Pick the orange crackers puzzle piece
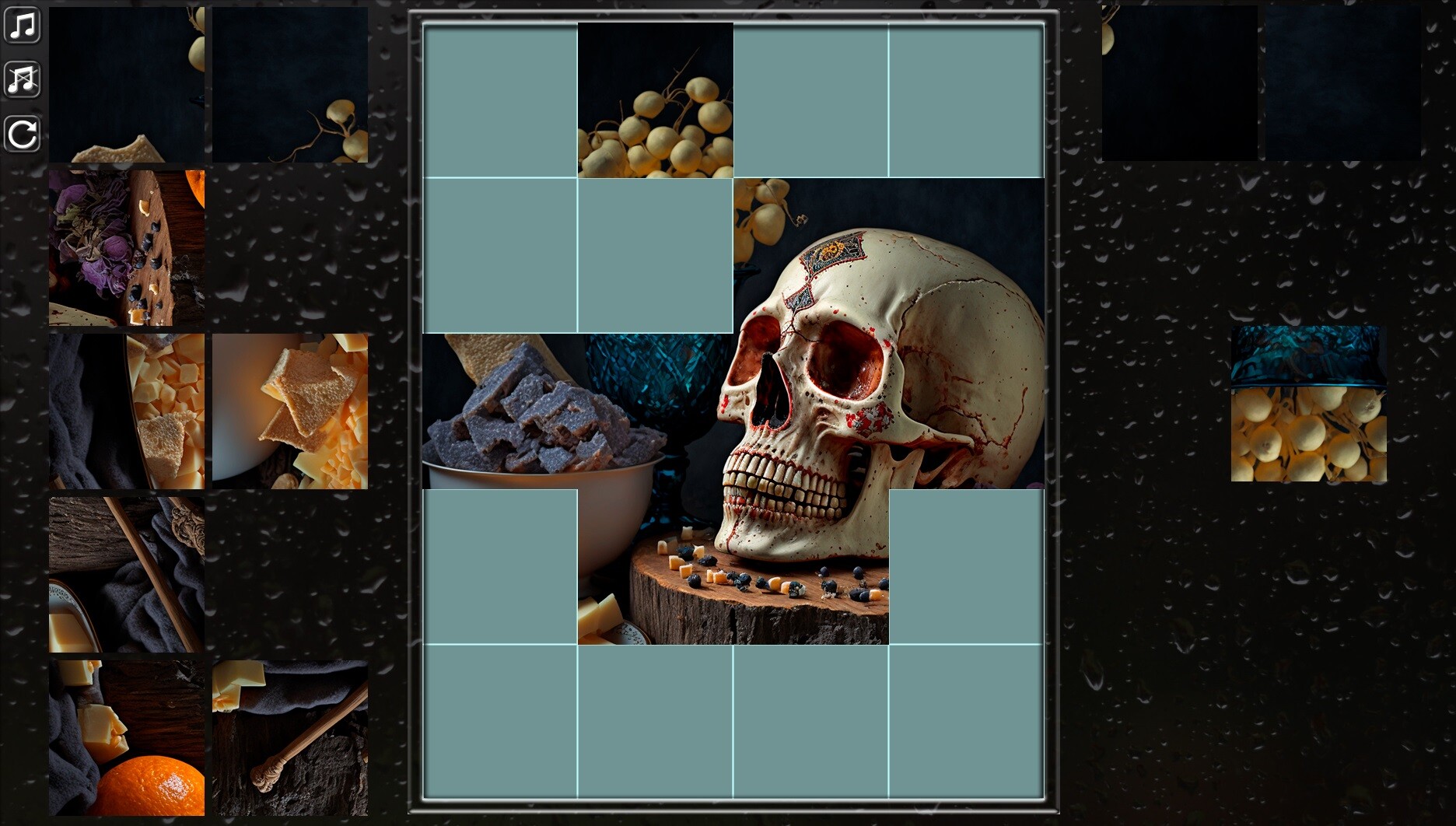 290,412
